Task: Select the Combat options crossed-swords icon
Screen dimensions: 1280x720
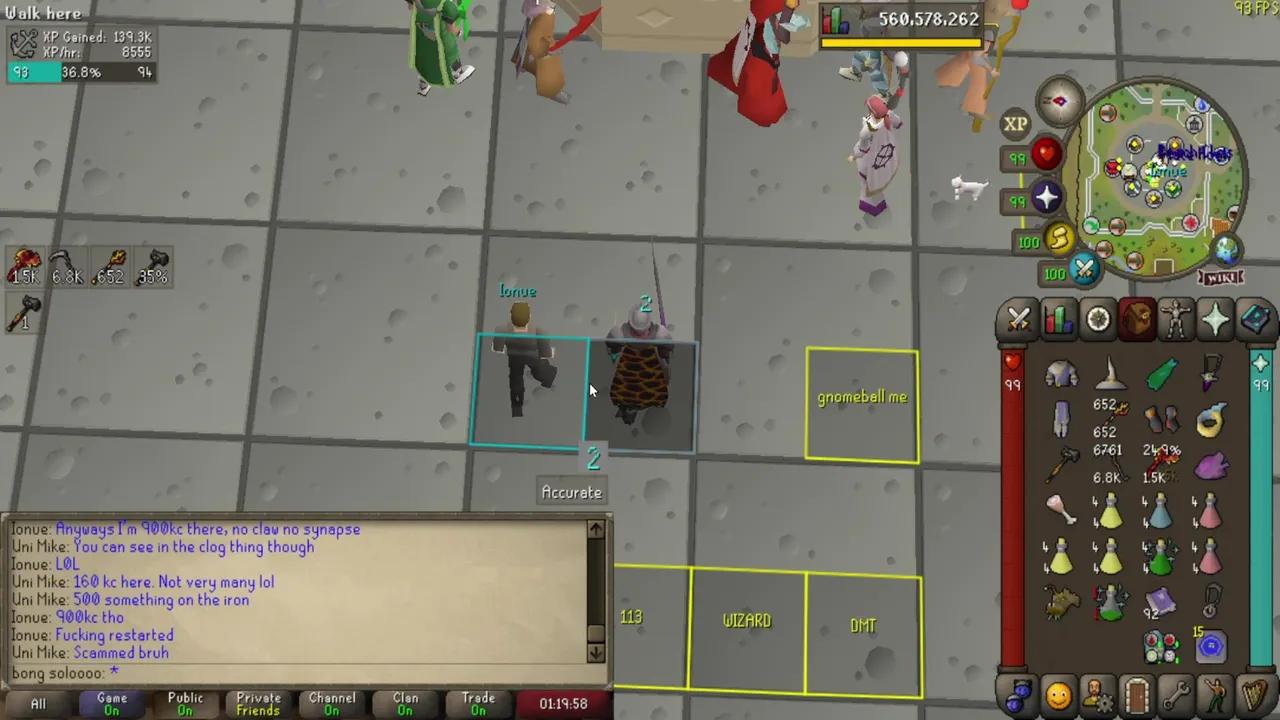Action: 1018,320
